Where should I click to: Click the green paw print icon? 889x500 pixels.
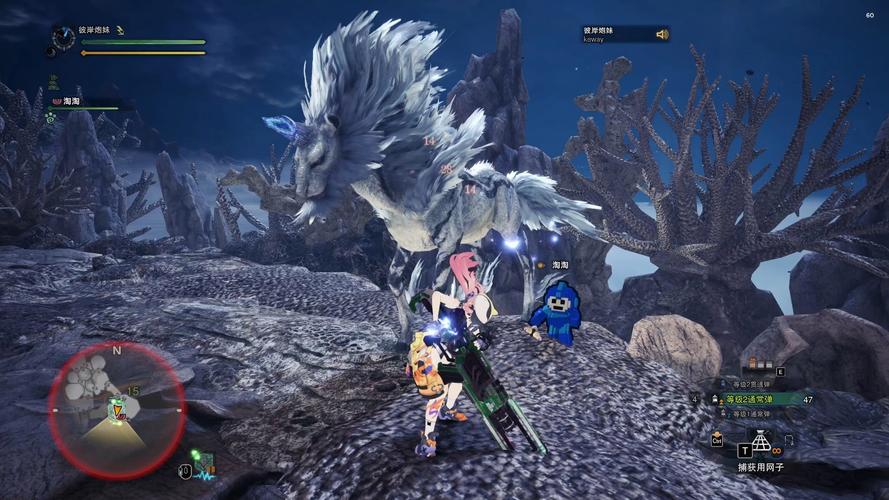(50, 117)
